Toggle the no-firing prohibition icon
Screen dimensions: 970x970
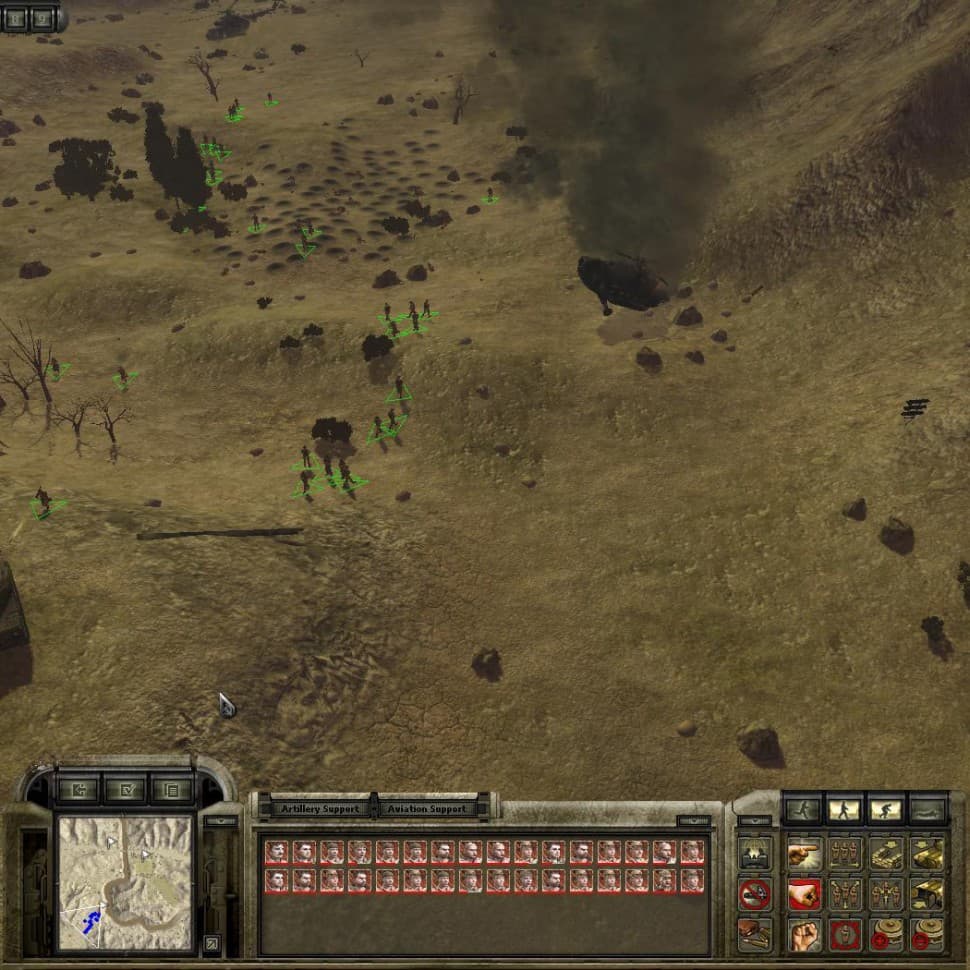point(755,894)
